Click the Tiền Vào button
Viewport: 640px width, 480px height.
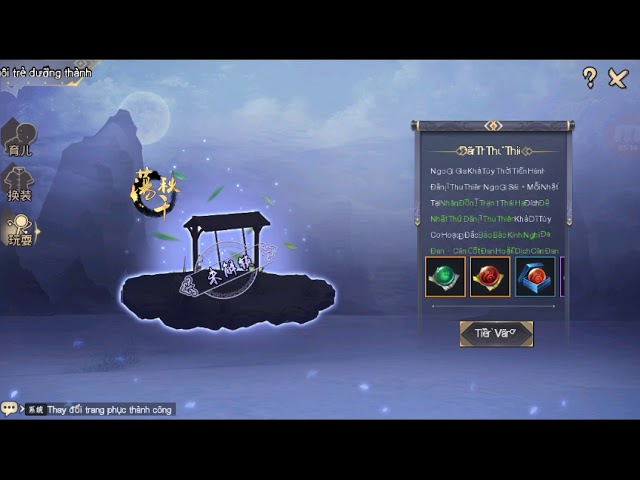coord(496,334)
